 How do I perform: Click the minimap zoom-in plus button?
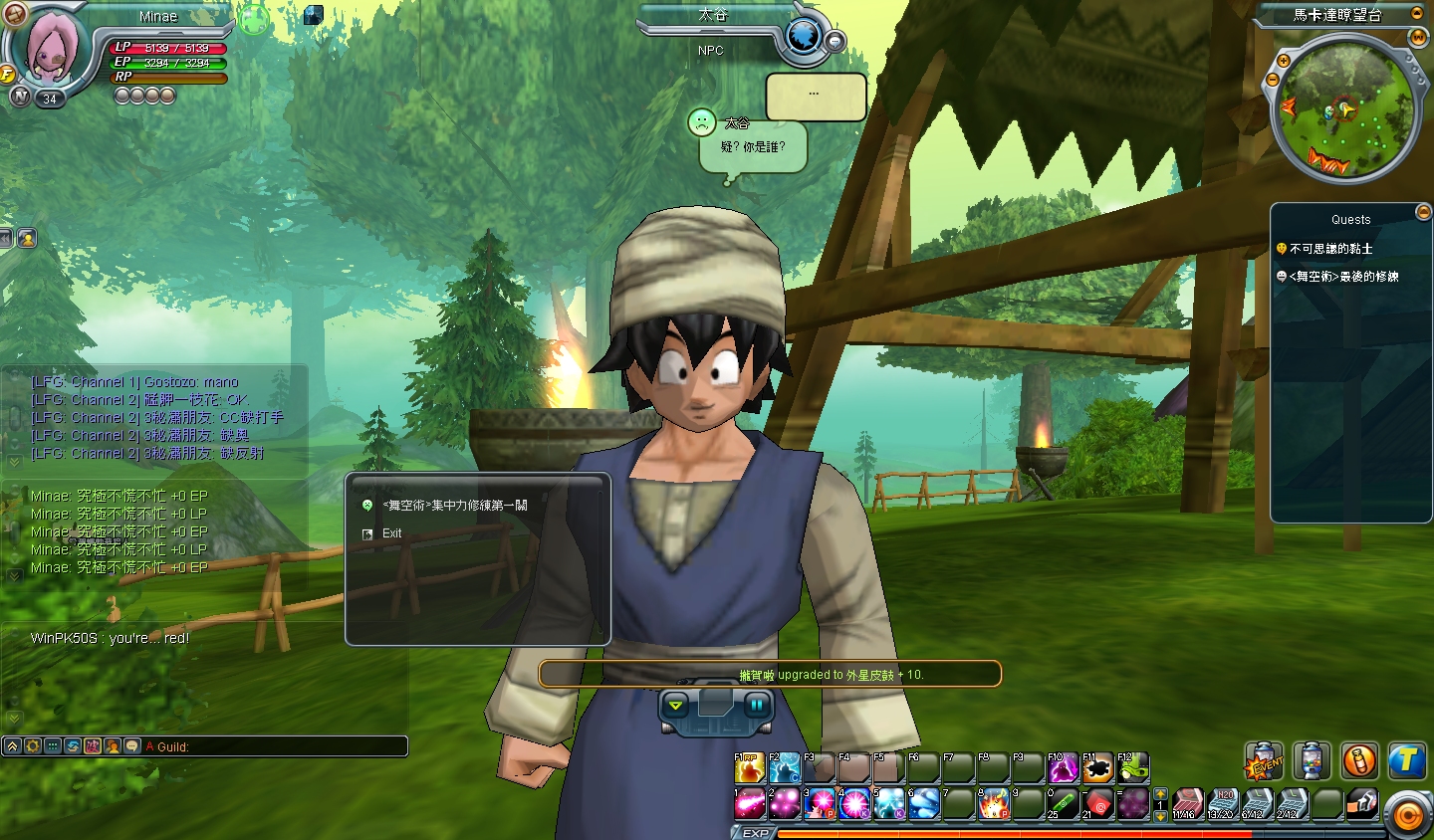coord(1283,62)
